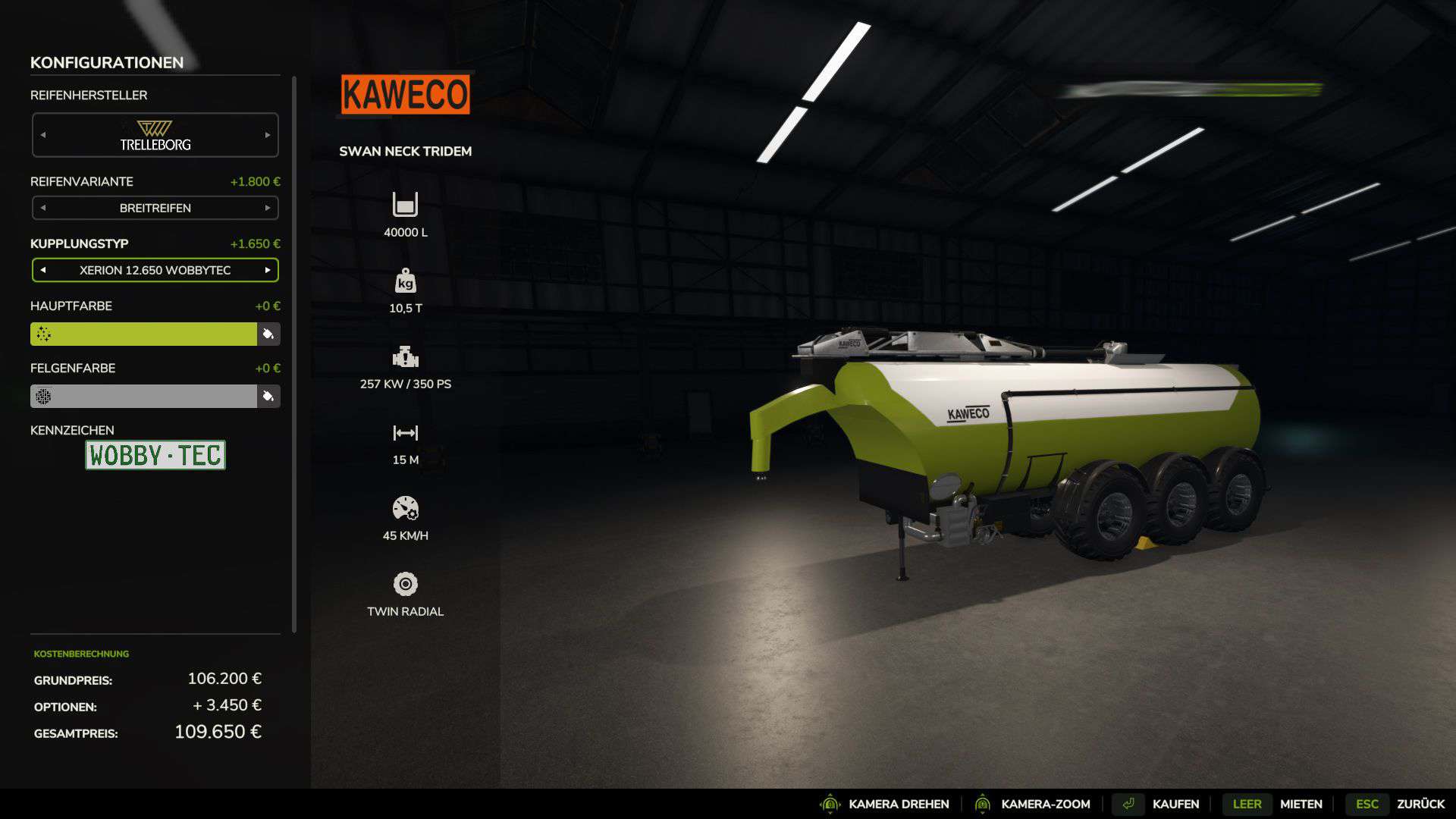Click the paint bucket beside Hauptfarbe

pos(268,334)
